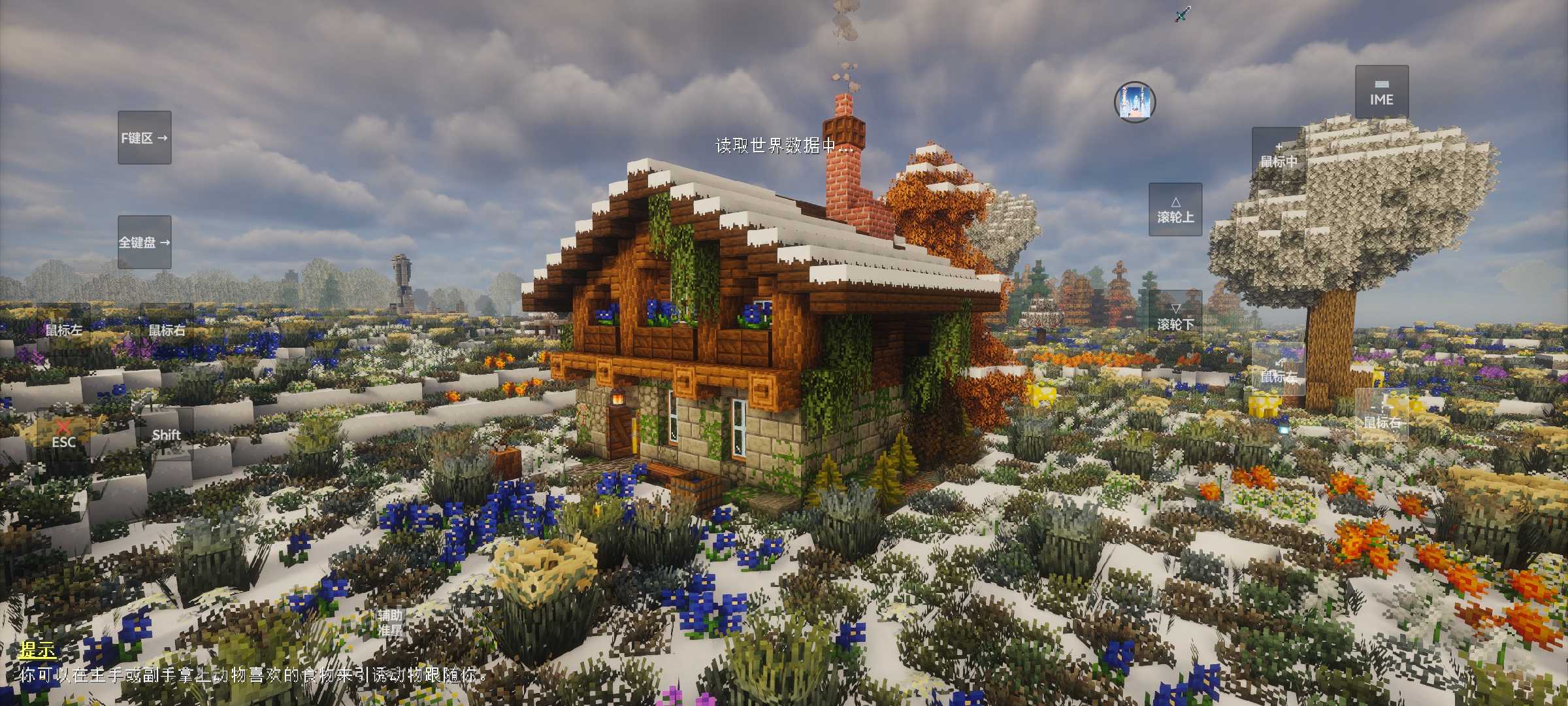Activate the Shift key button
1568x706 pixels.
click(167, 435)
